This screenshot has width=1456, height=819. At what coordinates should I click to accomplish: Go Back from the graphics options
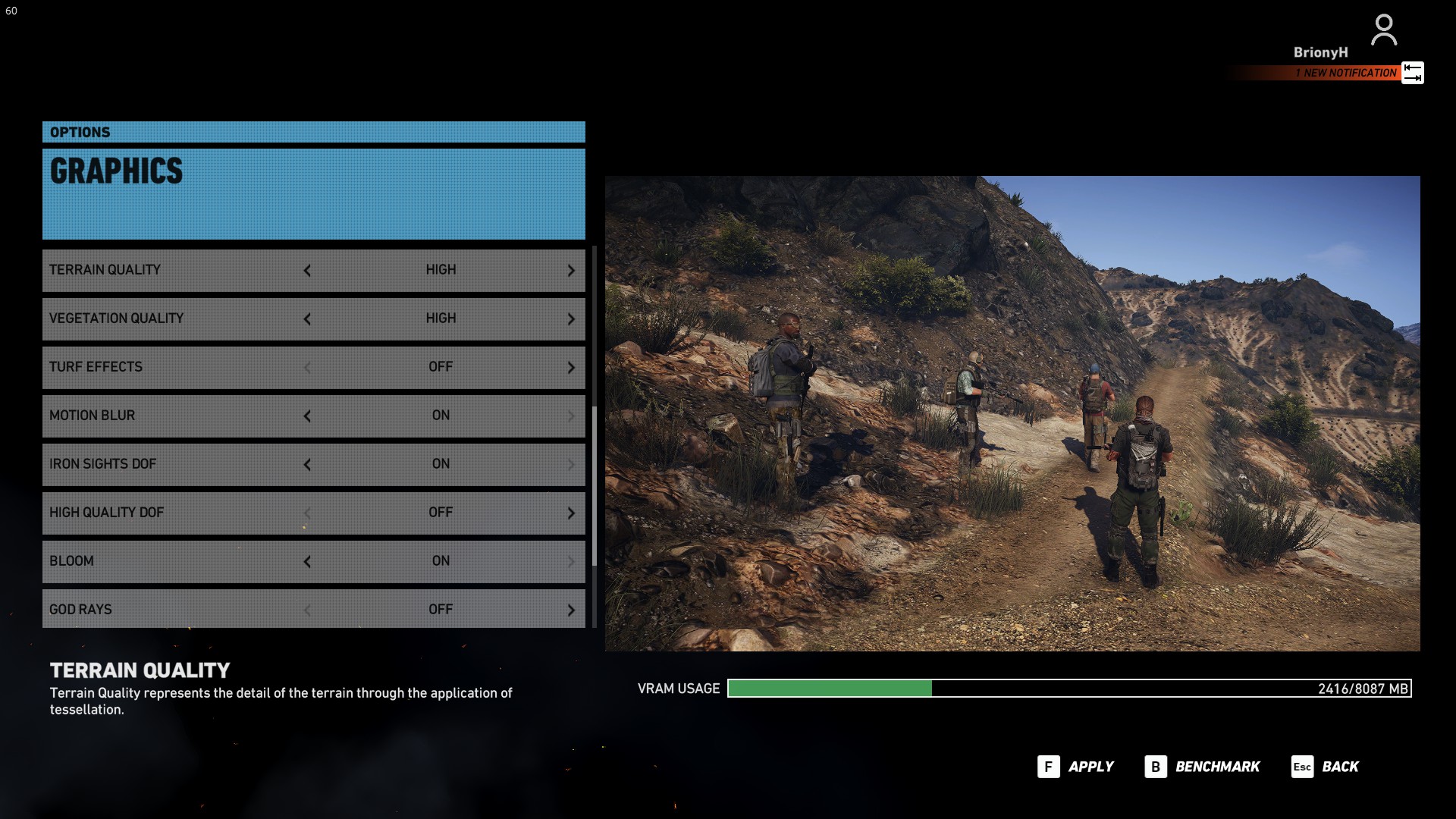1326,767
